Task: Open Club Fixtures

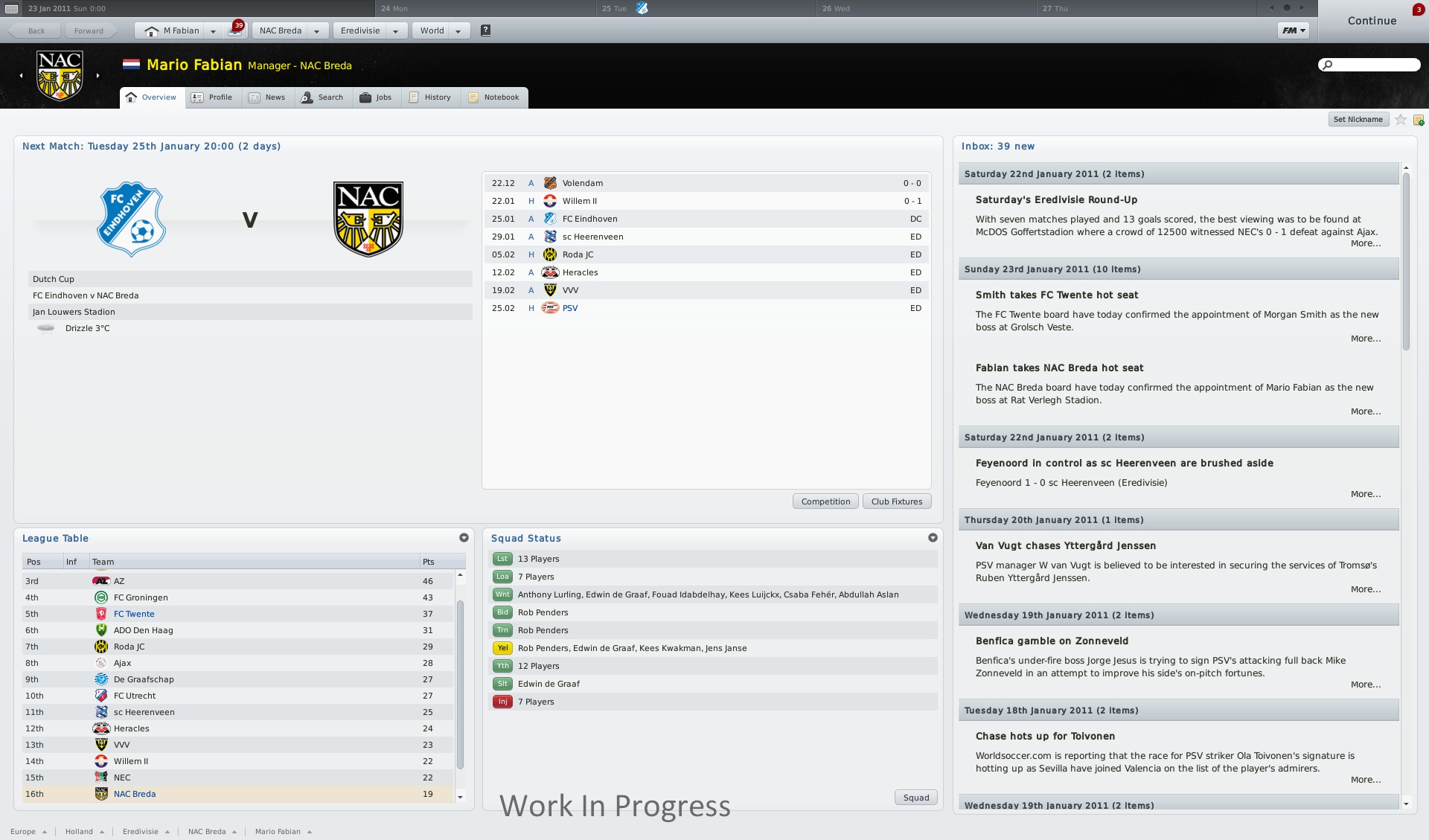Action: [896, 501]
